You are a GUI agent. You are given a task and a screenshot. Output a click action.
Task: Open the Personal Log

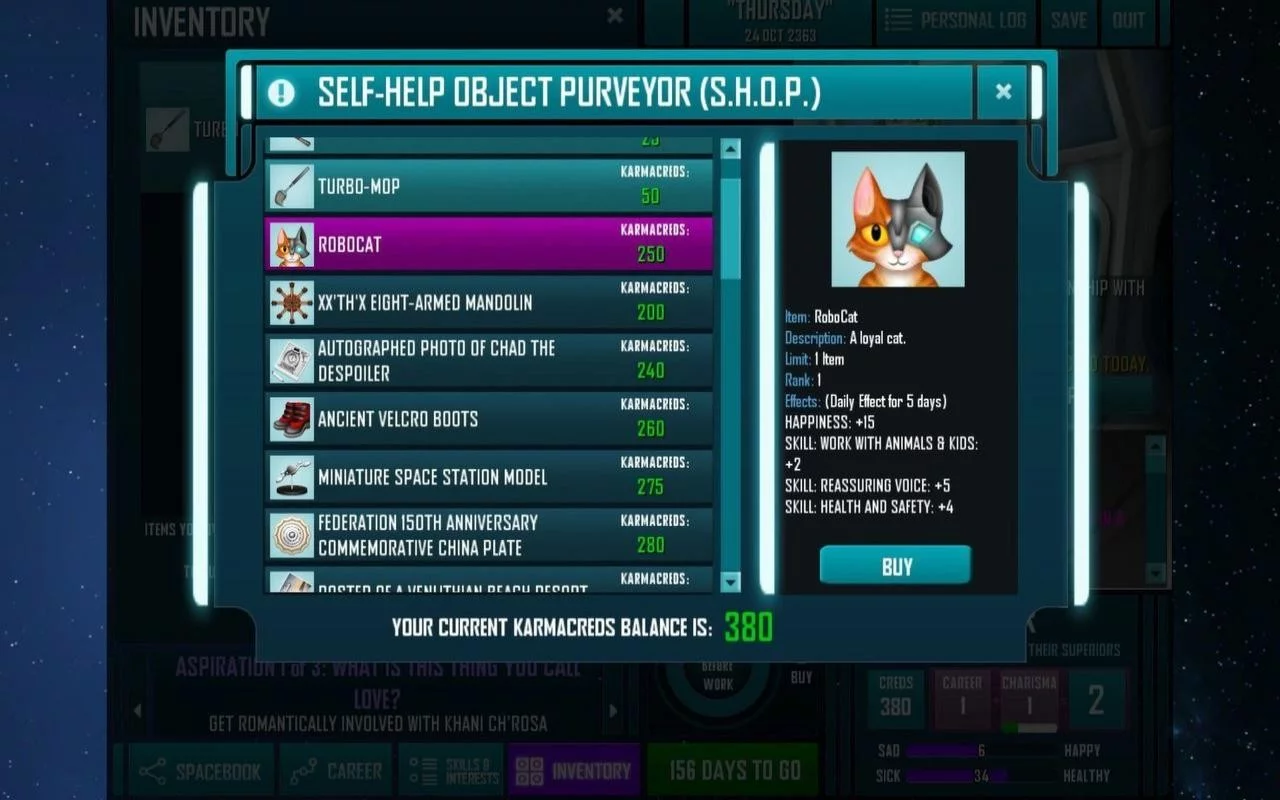[955, 20]
